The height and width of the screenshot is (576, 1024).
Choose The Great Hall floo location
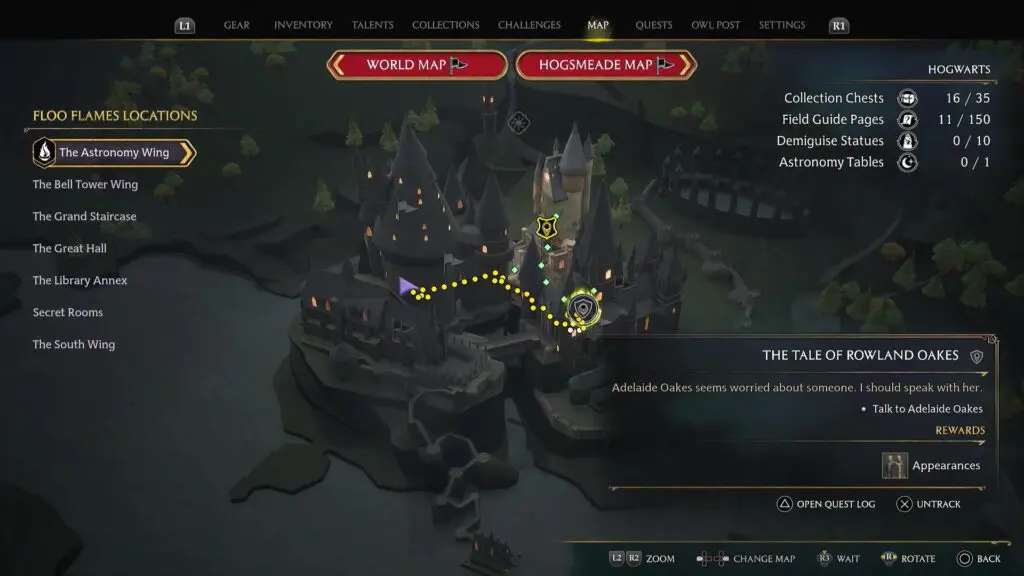pos(69,249)
